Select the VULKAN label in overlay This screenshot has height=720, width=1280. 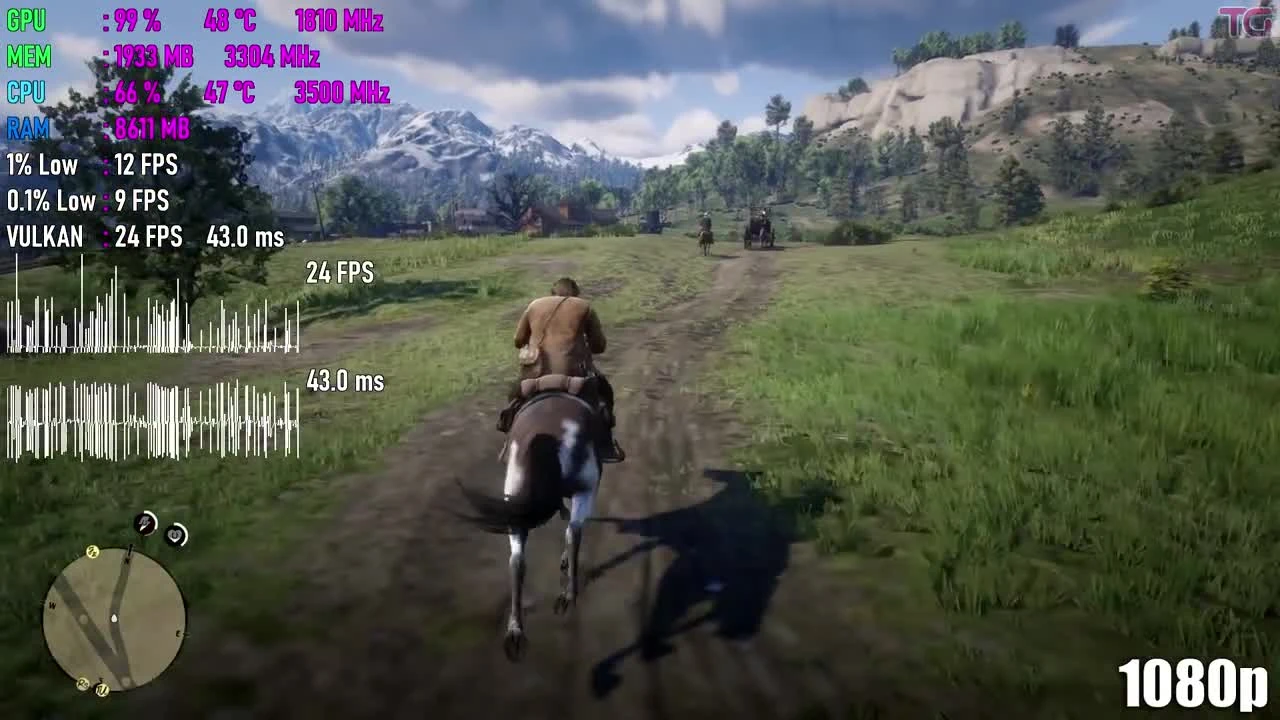[x=44, y=237]
